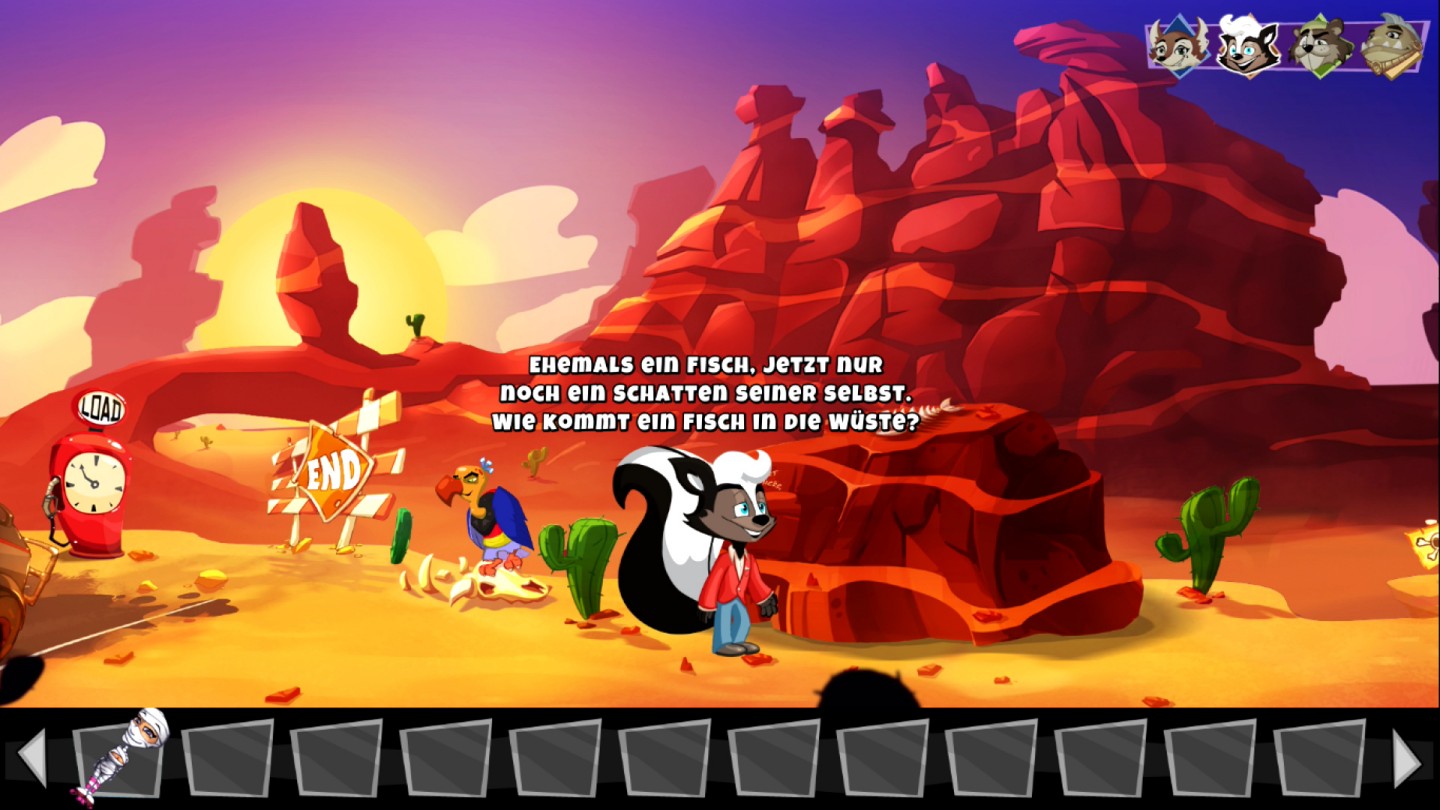
Task: Switch to the fox character portrait
Action: tap(1178, 46)
